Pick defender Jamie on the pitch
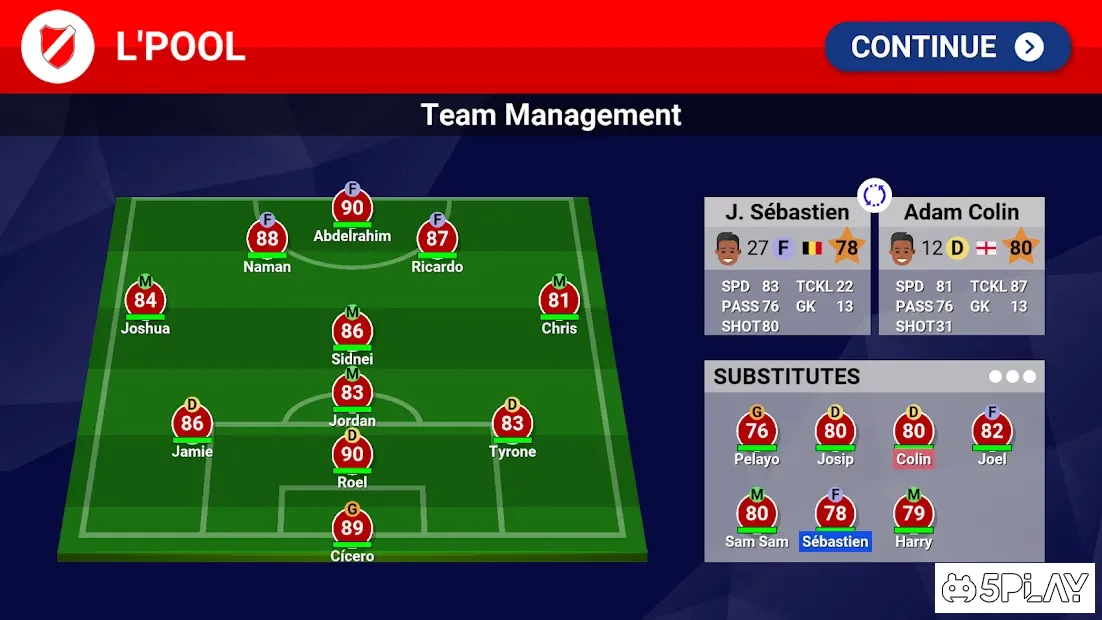This screenshot has width=1102, height=620. 192,424
